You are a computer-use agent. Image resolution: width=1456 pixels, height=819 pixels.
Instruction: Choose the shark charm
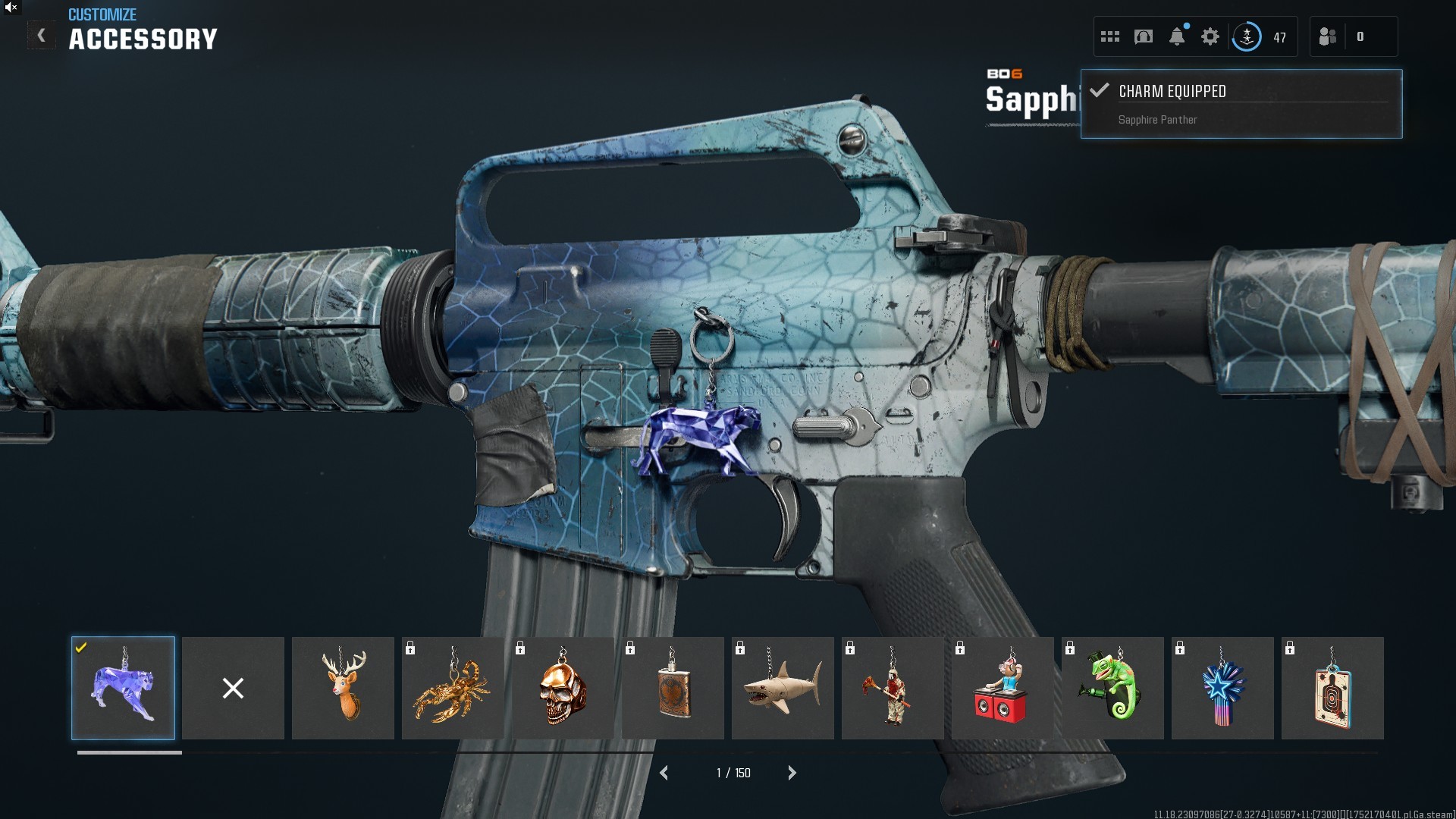pos(783,688)
